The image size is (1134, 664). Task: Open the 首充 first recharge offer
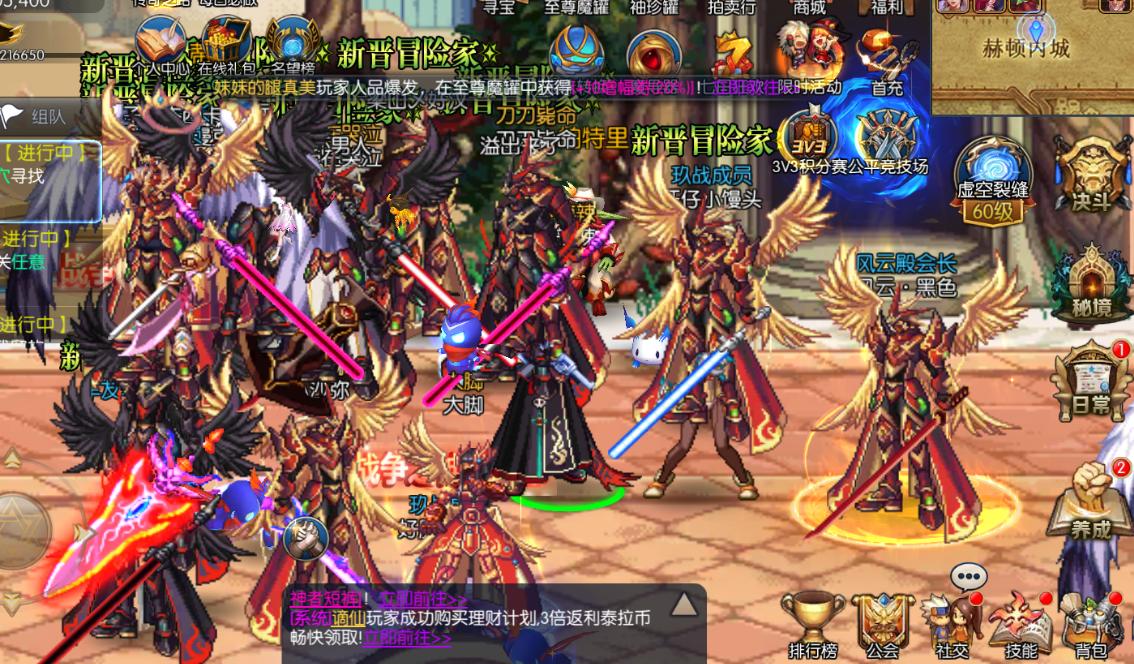886,58
